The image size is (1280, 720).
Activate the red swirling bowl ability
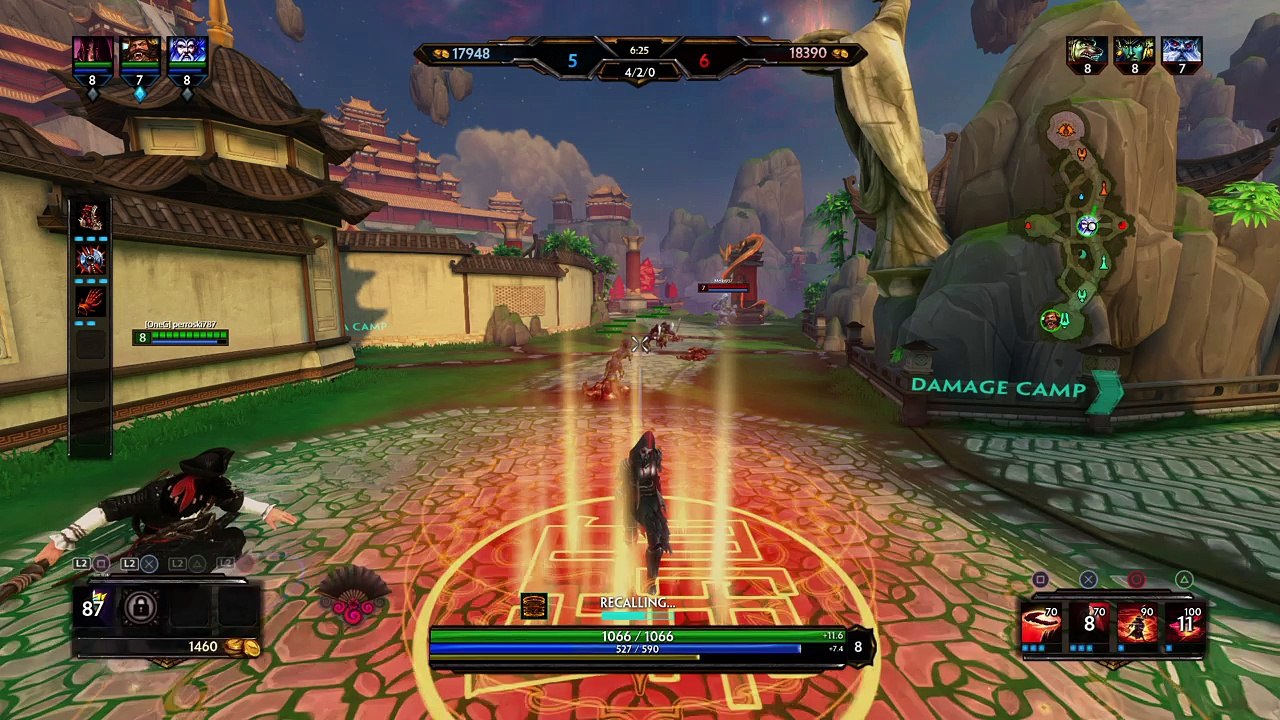[x=1041, y=624]
